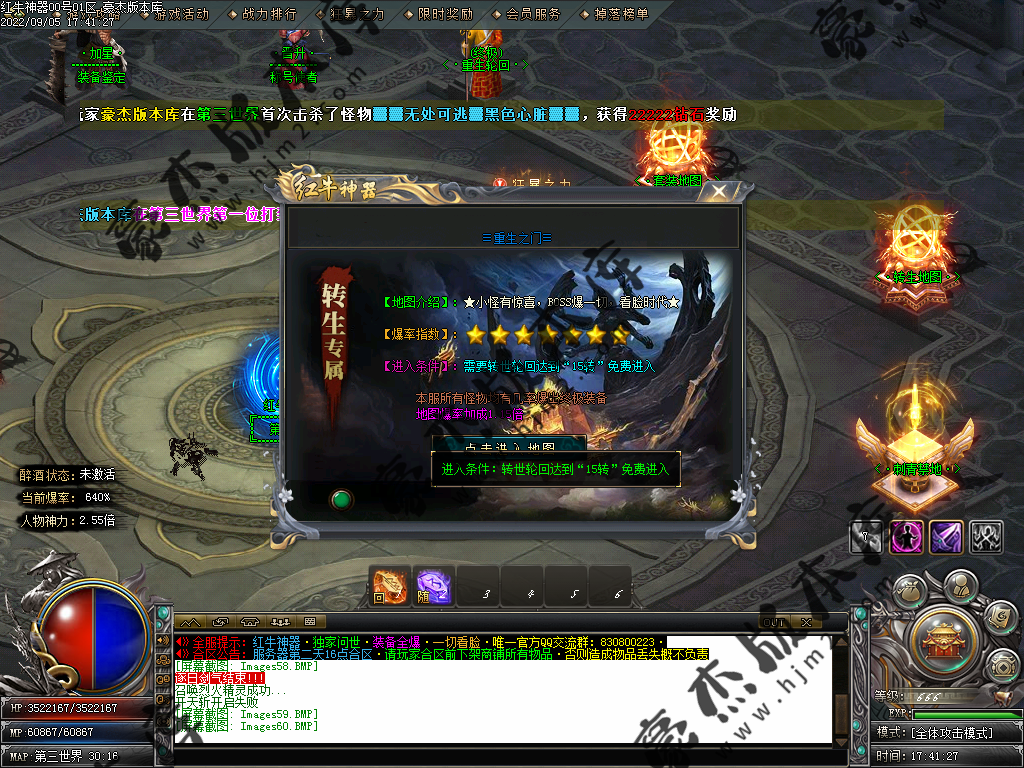
Task: Open the character sheet figure icon
Action: pos(960,584)
